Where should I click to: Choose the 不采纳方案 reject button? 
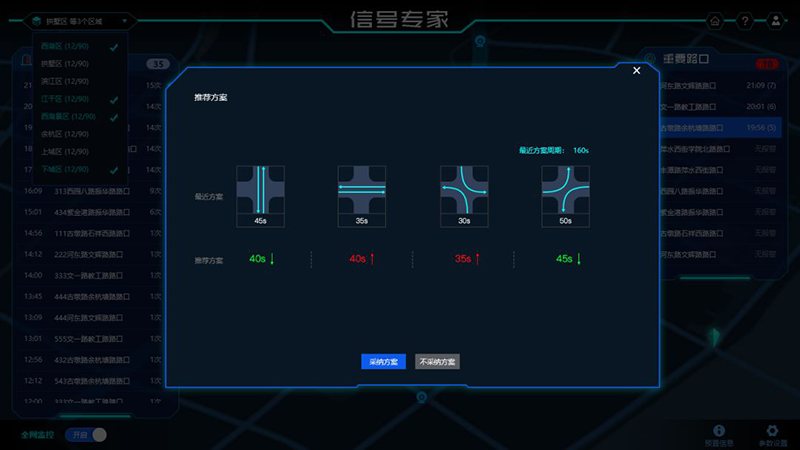(x=437, y=362)
